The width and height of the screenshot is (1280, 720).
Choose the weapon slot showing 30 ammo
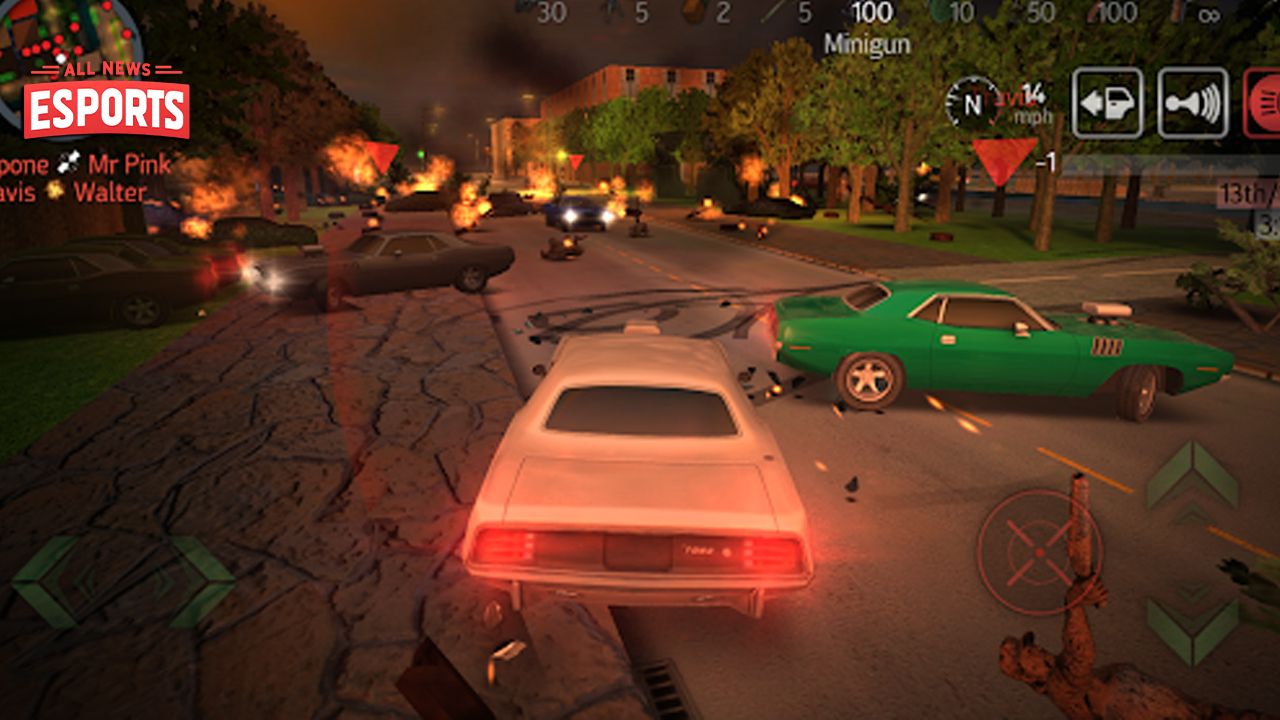click(540, 12)
